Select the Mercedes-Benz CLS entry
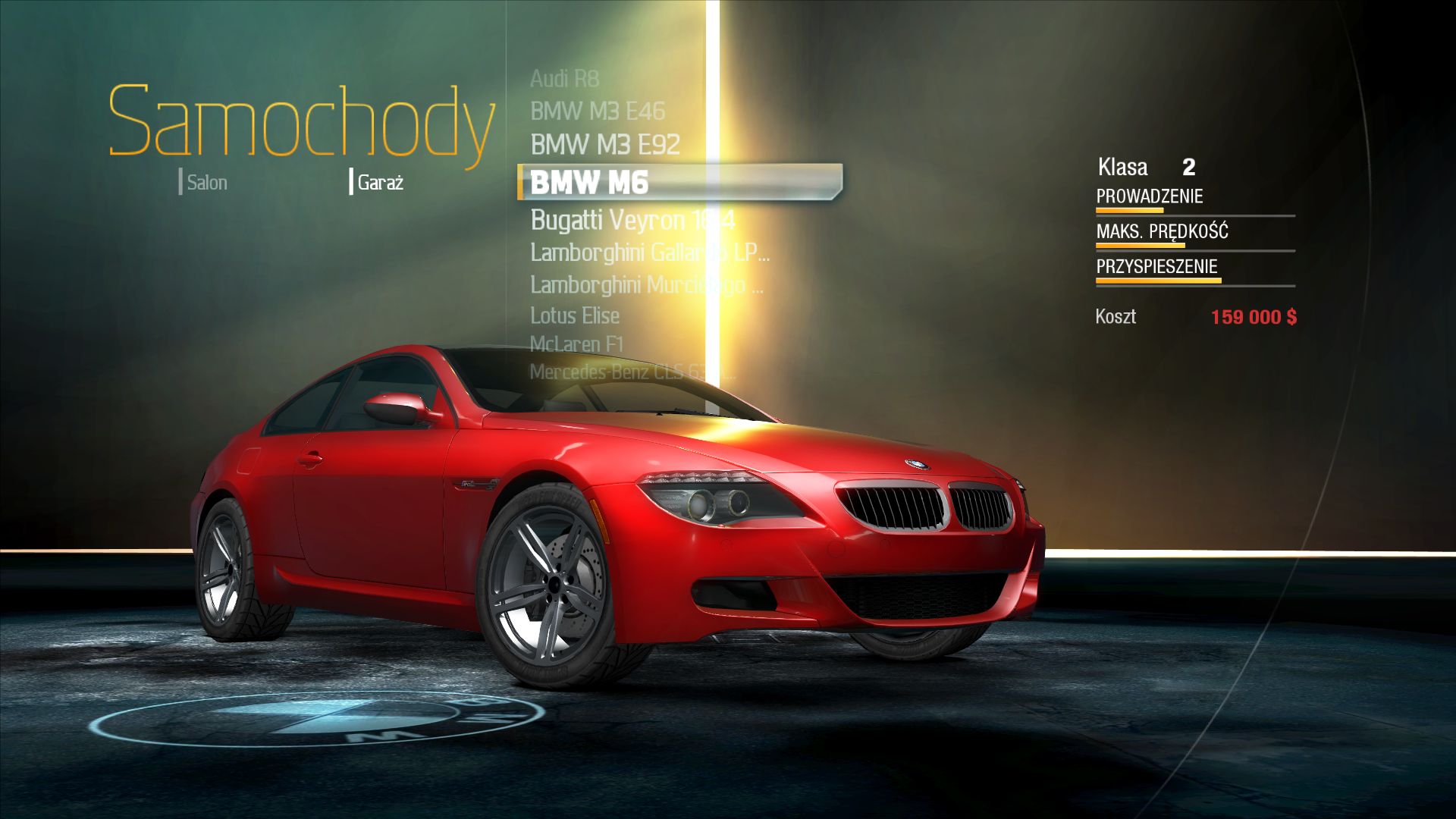Image resolution: width=1456 pixels, height=819 pixels. (x=631, y=372)
